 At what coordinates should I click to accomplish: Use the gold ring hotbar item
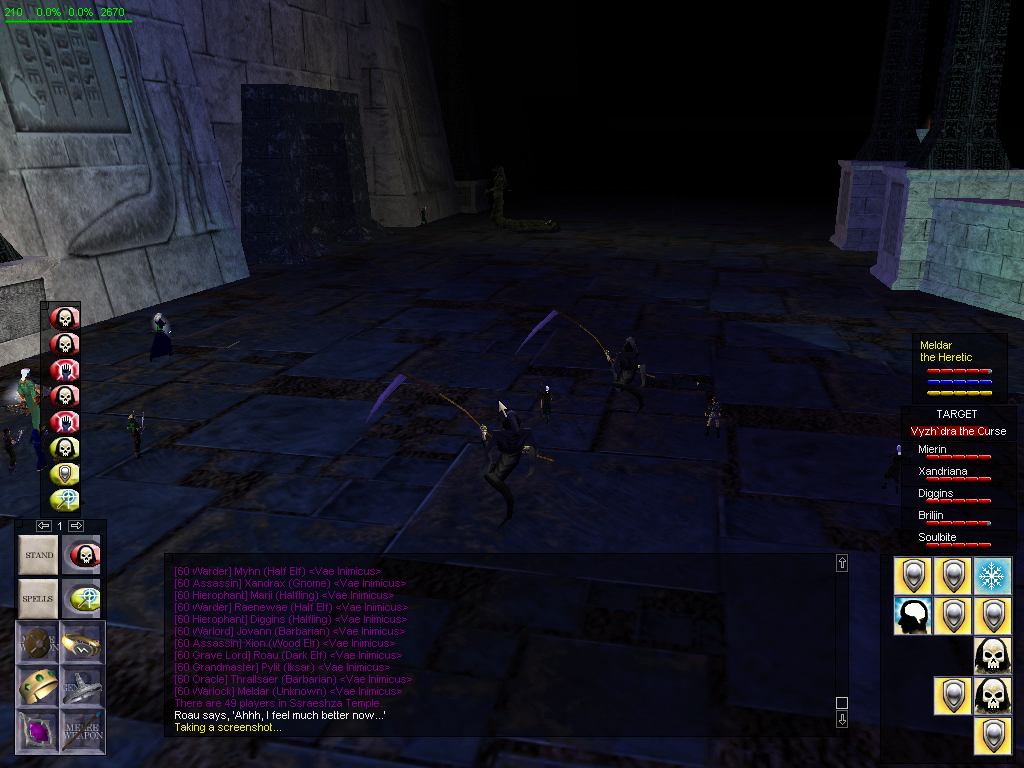click(x=81, y=642)
